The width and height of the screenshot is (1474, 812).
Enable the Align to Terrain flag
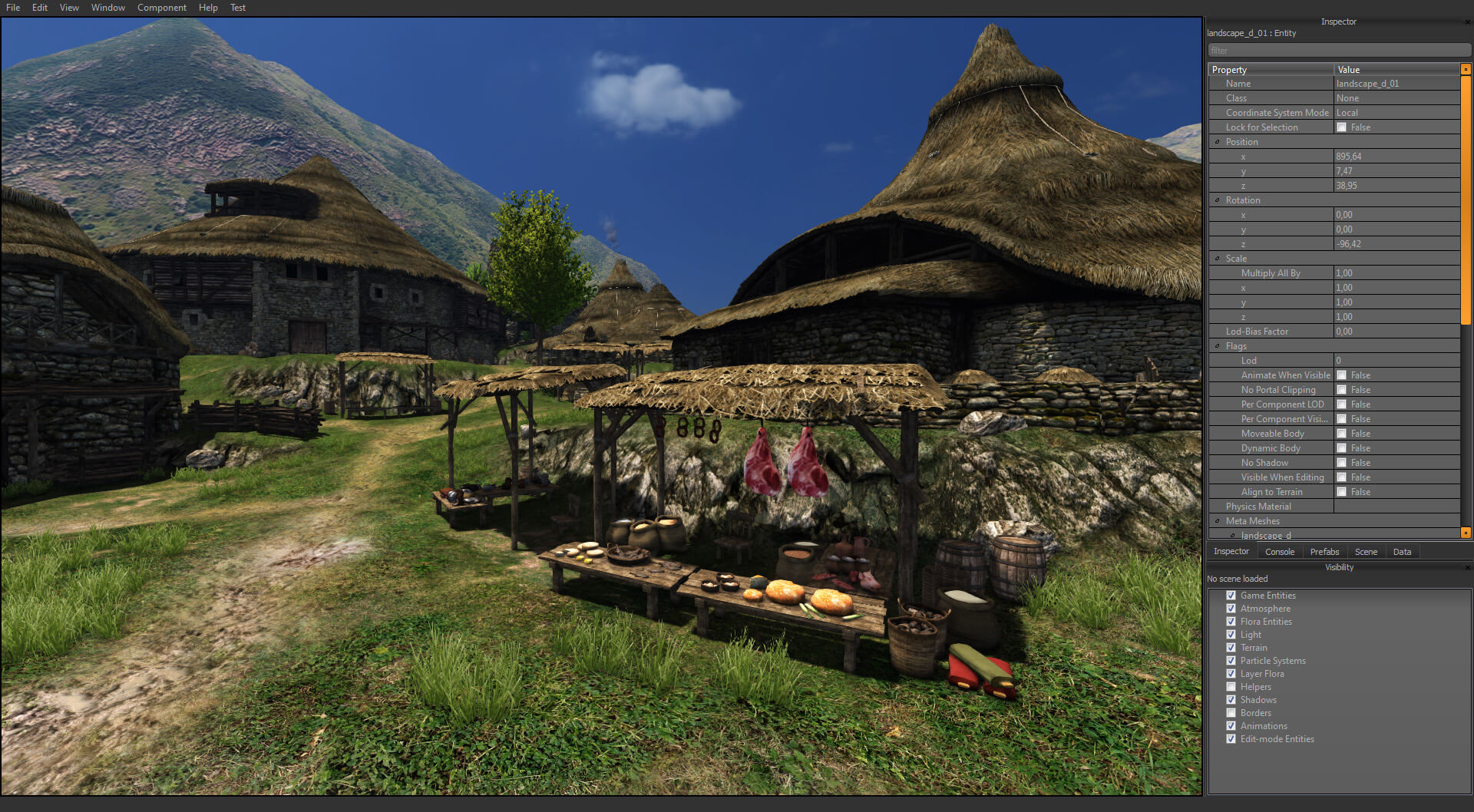coord(1342,491)
